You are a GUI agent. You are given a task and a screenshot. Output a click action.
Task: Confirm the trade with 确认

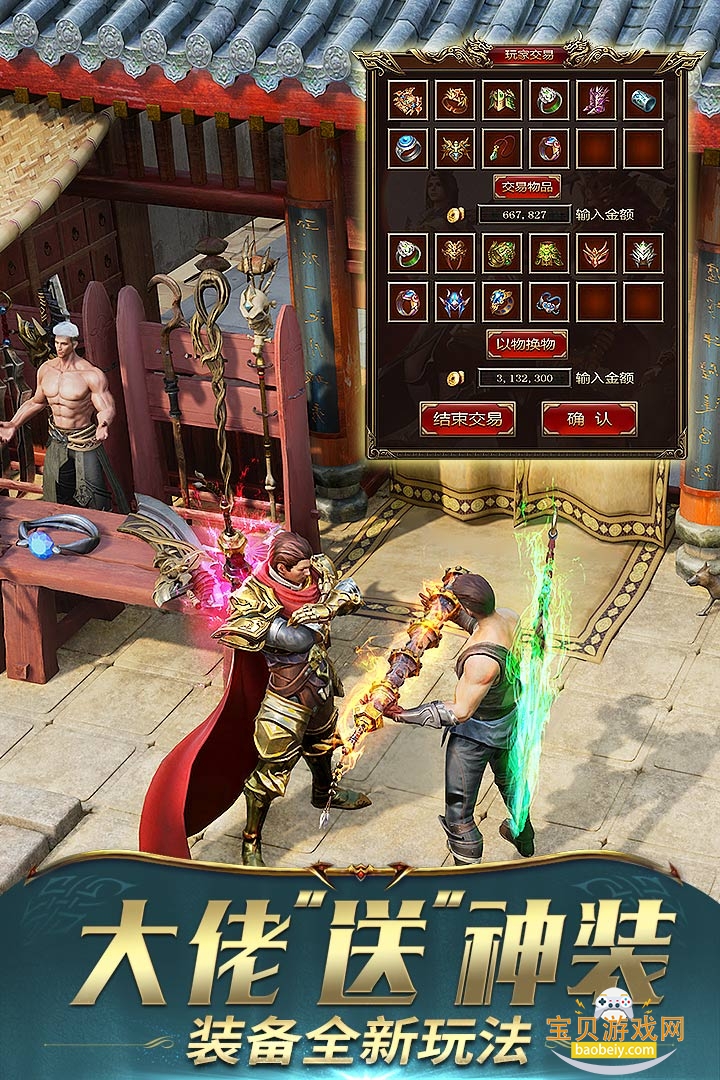[x=589, y=419]
